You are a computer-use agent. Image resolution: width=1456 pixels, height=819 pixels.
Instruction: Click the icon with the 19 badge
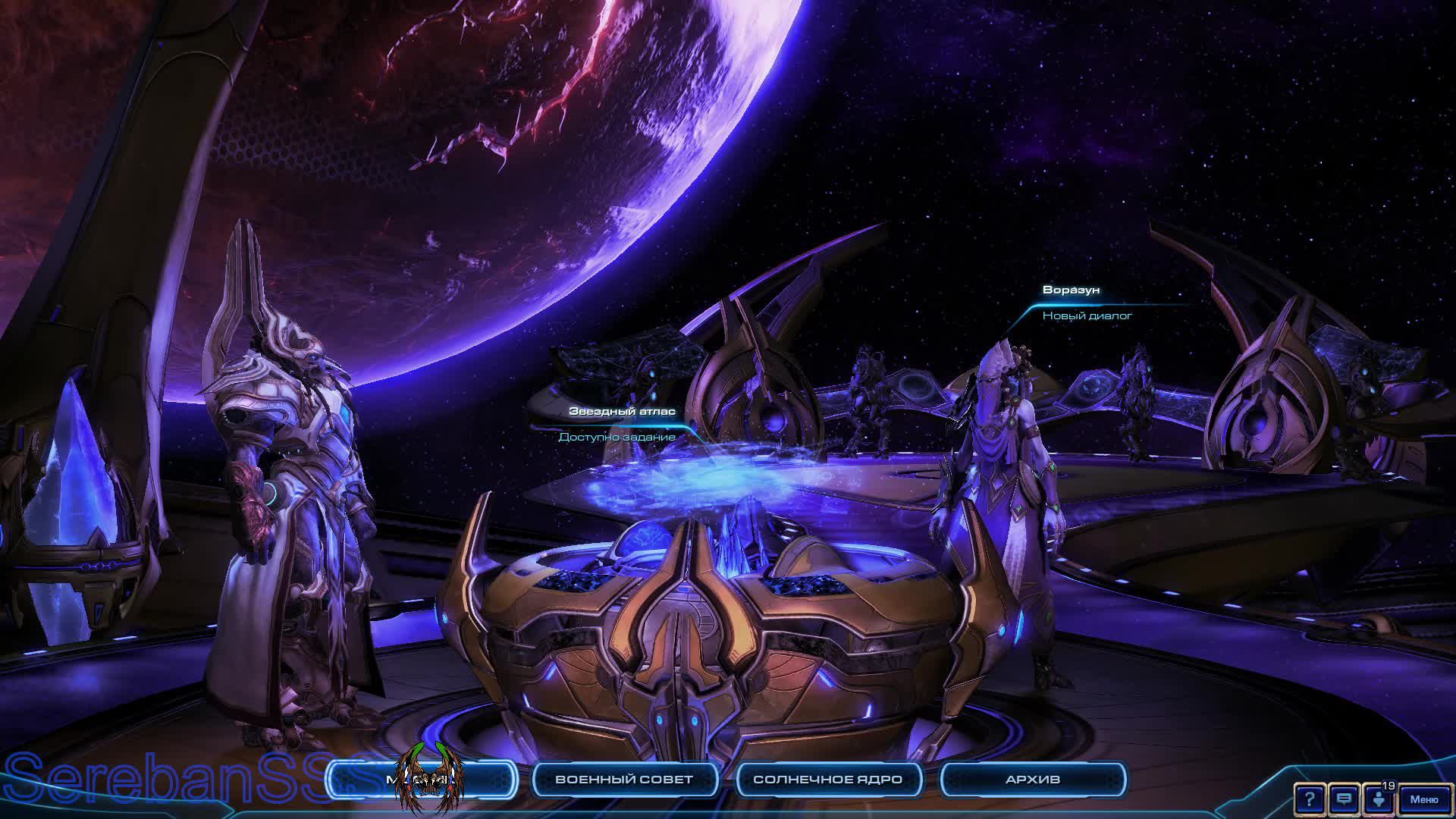point(1379,799)
